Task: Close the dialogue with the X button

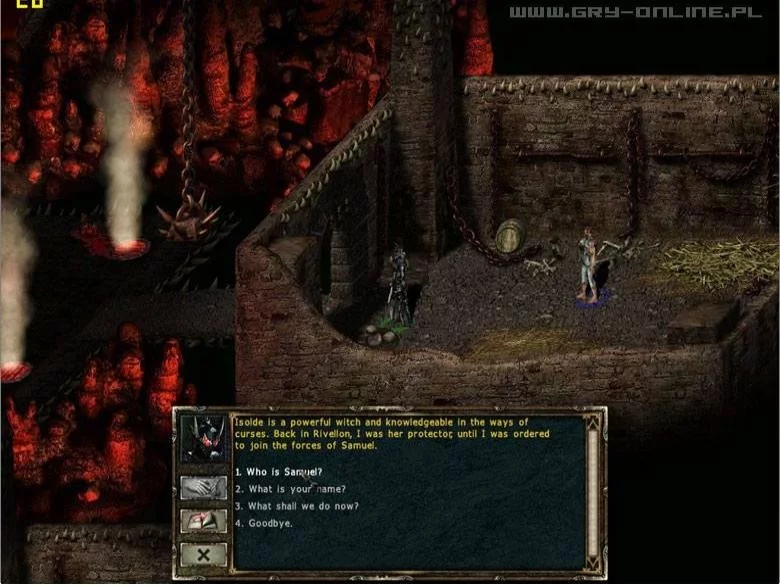Action: click(203, 554)
